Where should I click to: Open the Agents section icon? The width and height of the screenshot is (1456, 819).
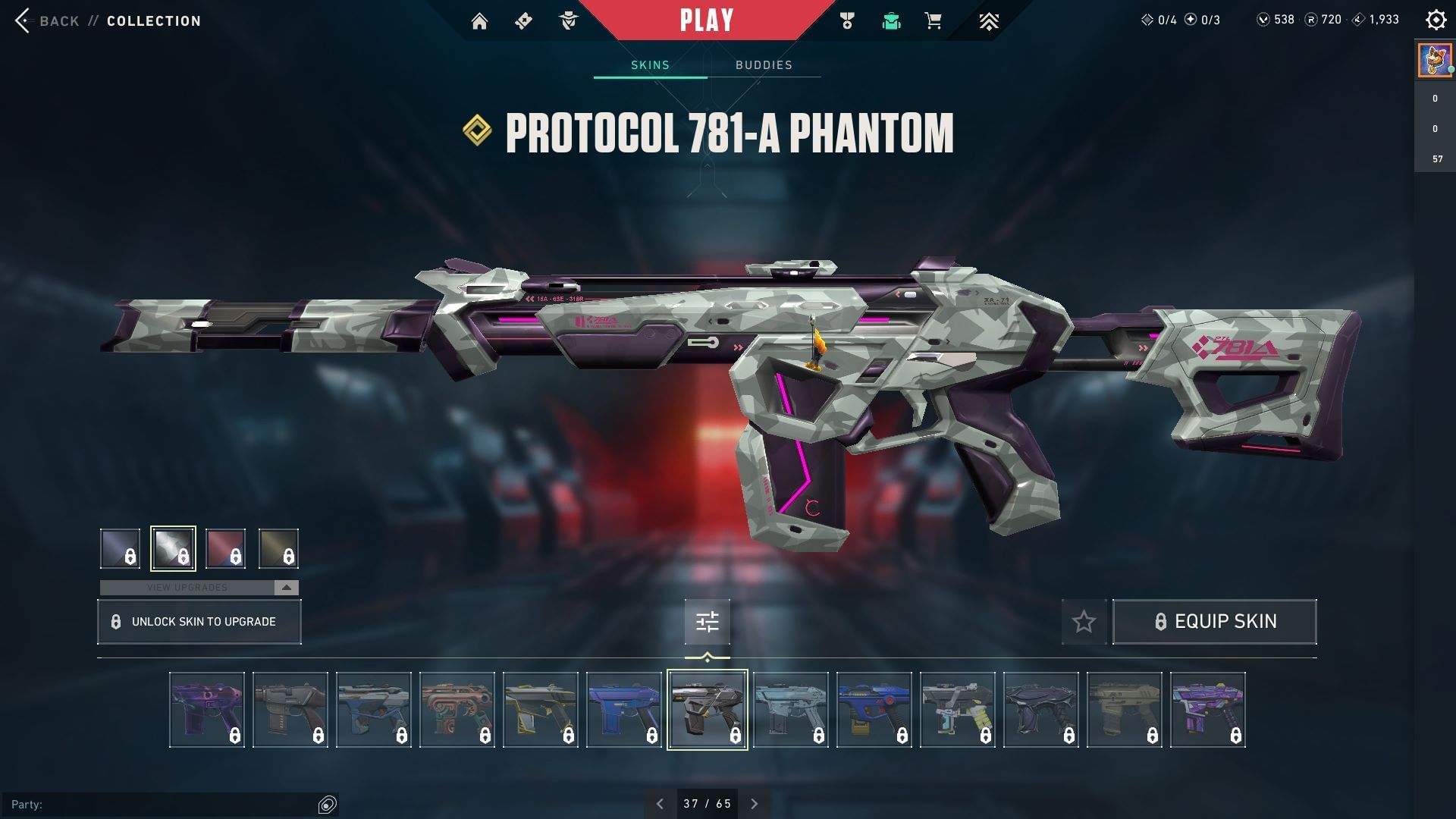tap(567, 20)
